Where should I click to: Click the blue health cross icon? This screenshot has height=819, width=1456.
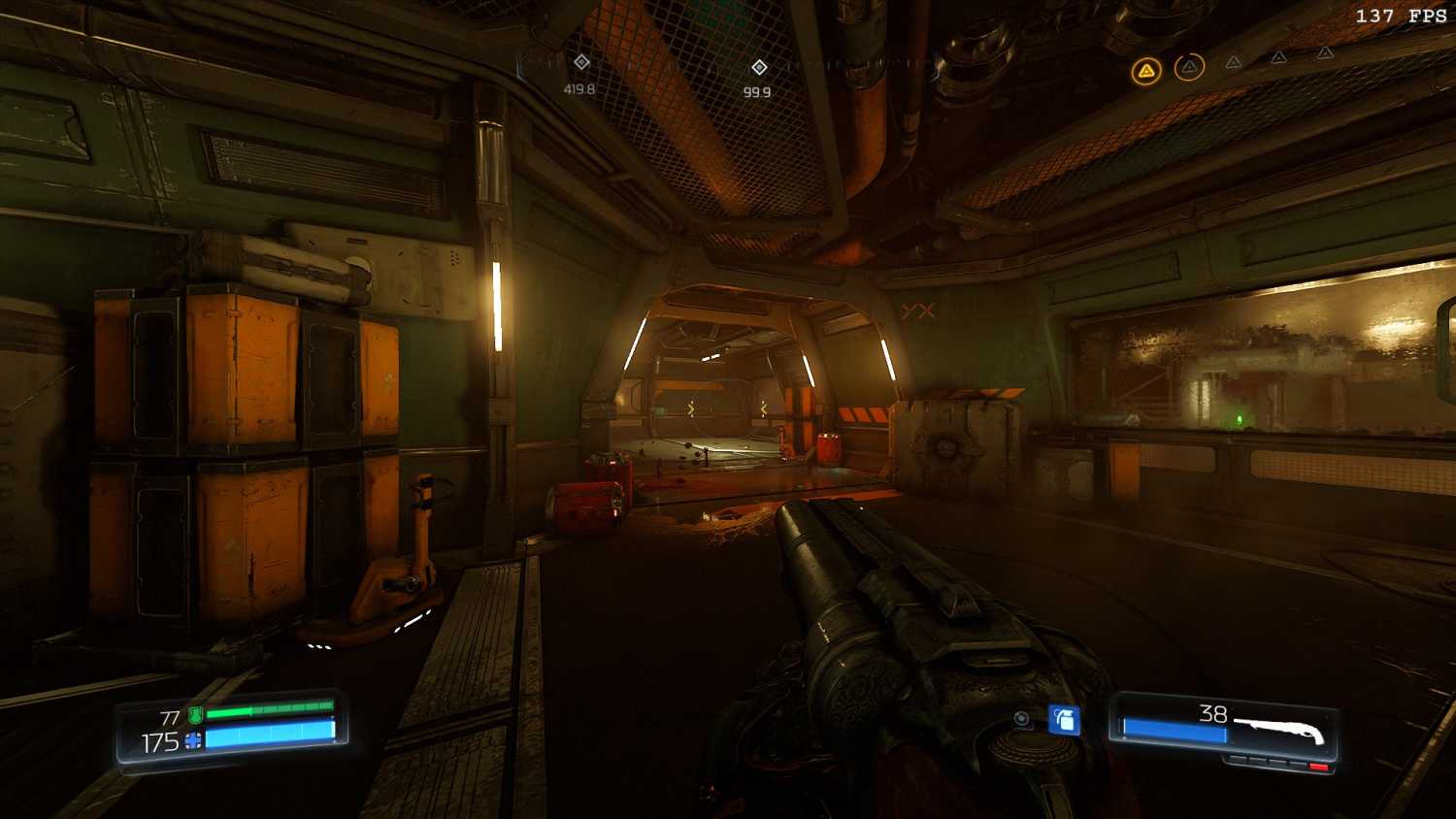[193, 742]
